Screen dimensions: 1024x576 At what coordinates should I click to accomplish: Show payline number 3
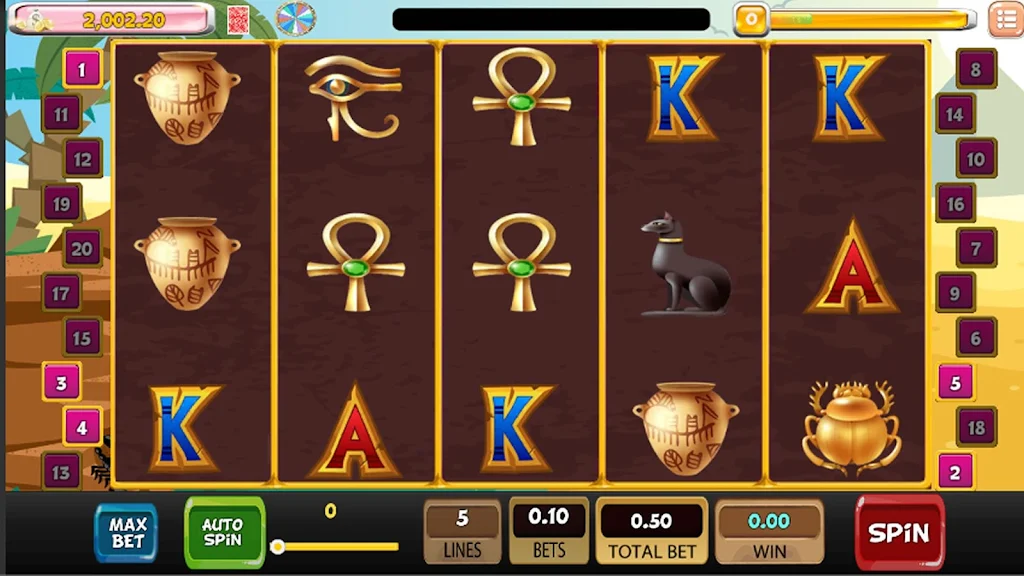(x=61, y=382)
